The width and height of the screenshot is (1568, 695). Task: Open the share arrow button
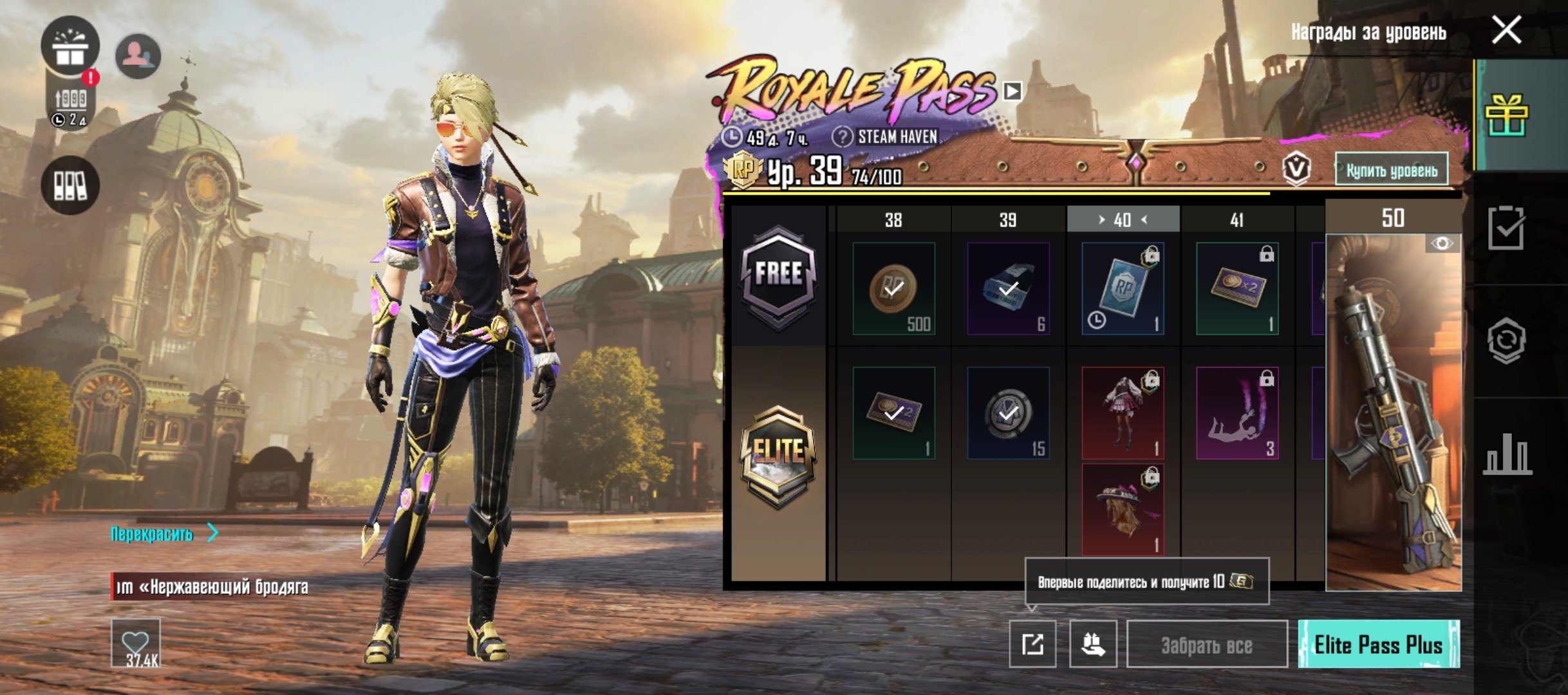coord(1032,644)
